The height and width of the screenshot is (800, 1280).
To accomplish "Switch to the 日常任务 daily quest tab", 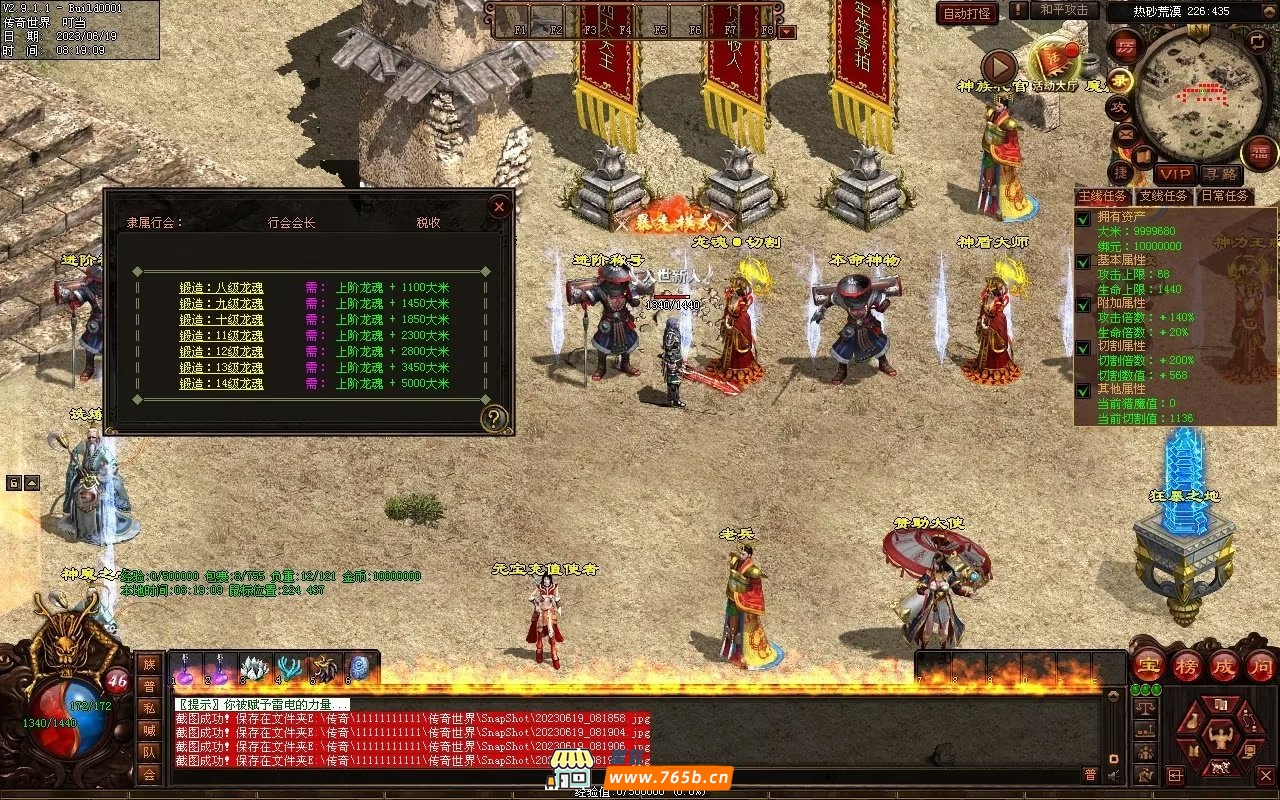I will click(x=1225, y=196).
